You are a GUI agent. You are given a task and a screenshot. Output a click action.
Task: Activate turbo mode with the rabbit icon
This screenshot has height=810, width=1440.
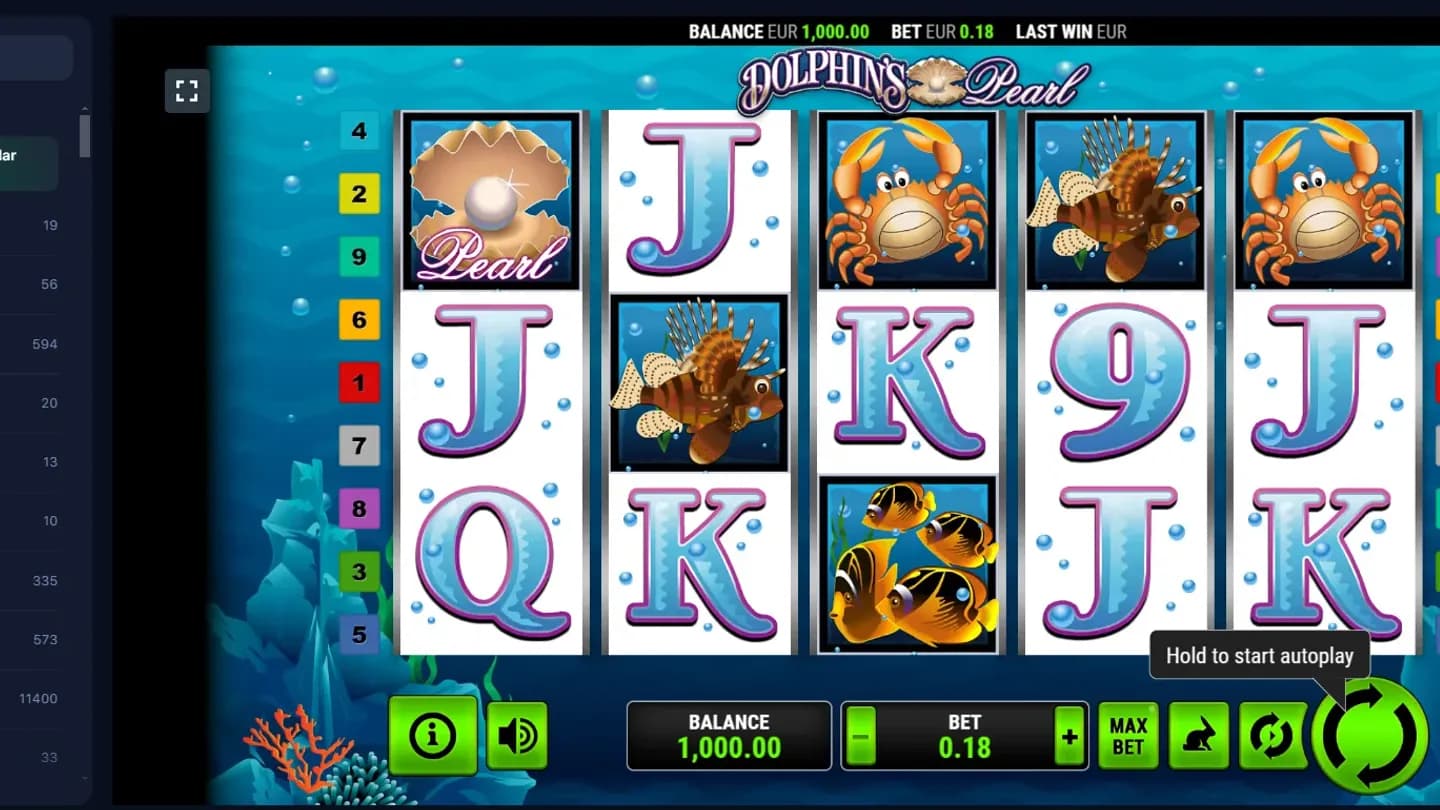1200,735
